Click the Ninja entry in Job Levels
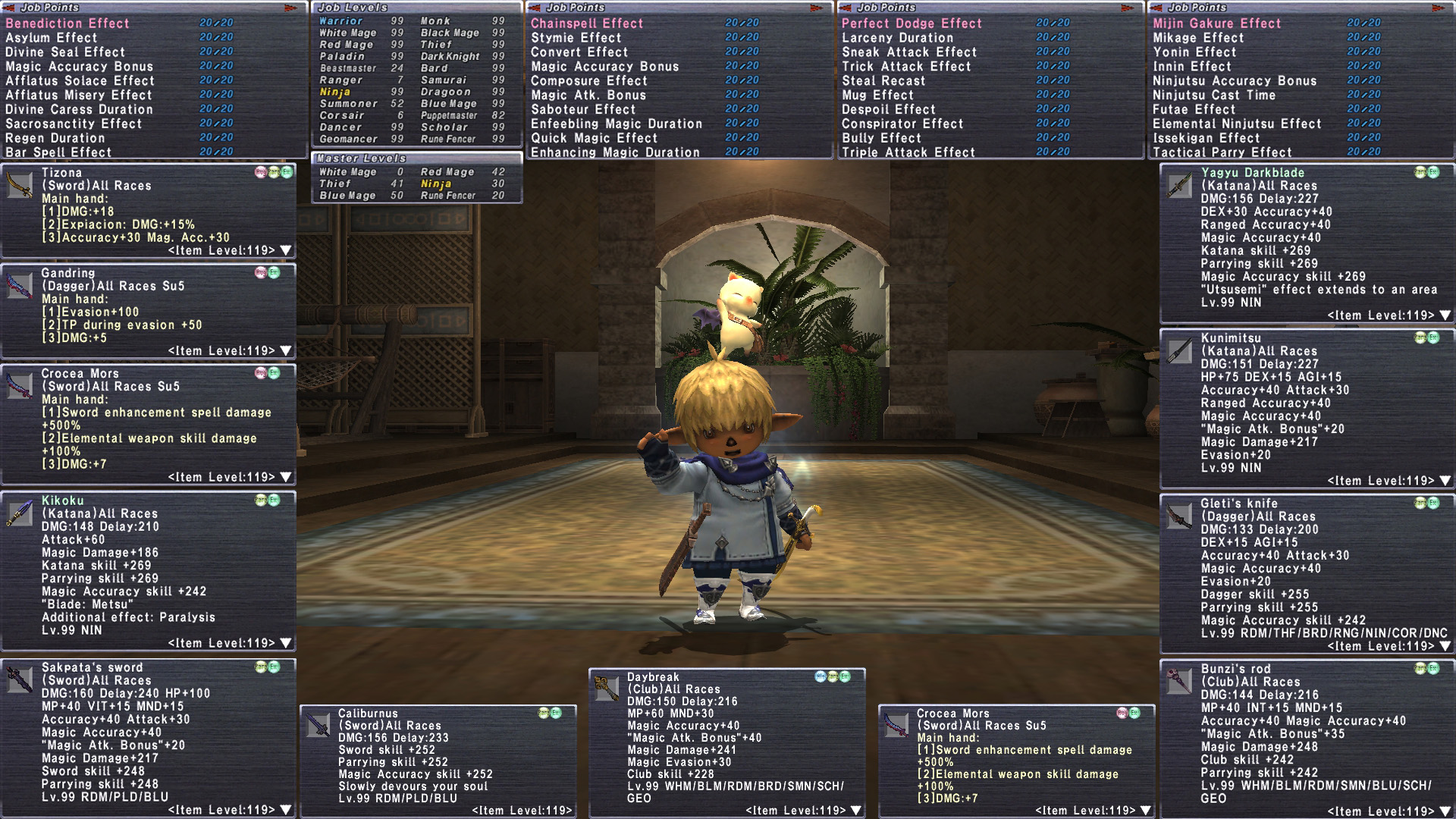The height and width of the screenshot is (819, 1456). [334, 92]
